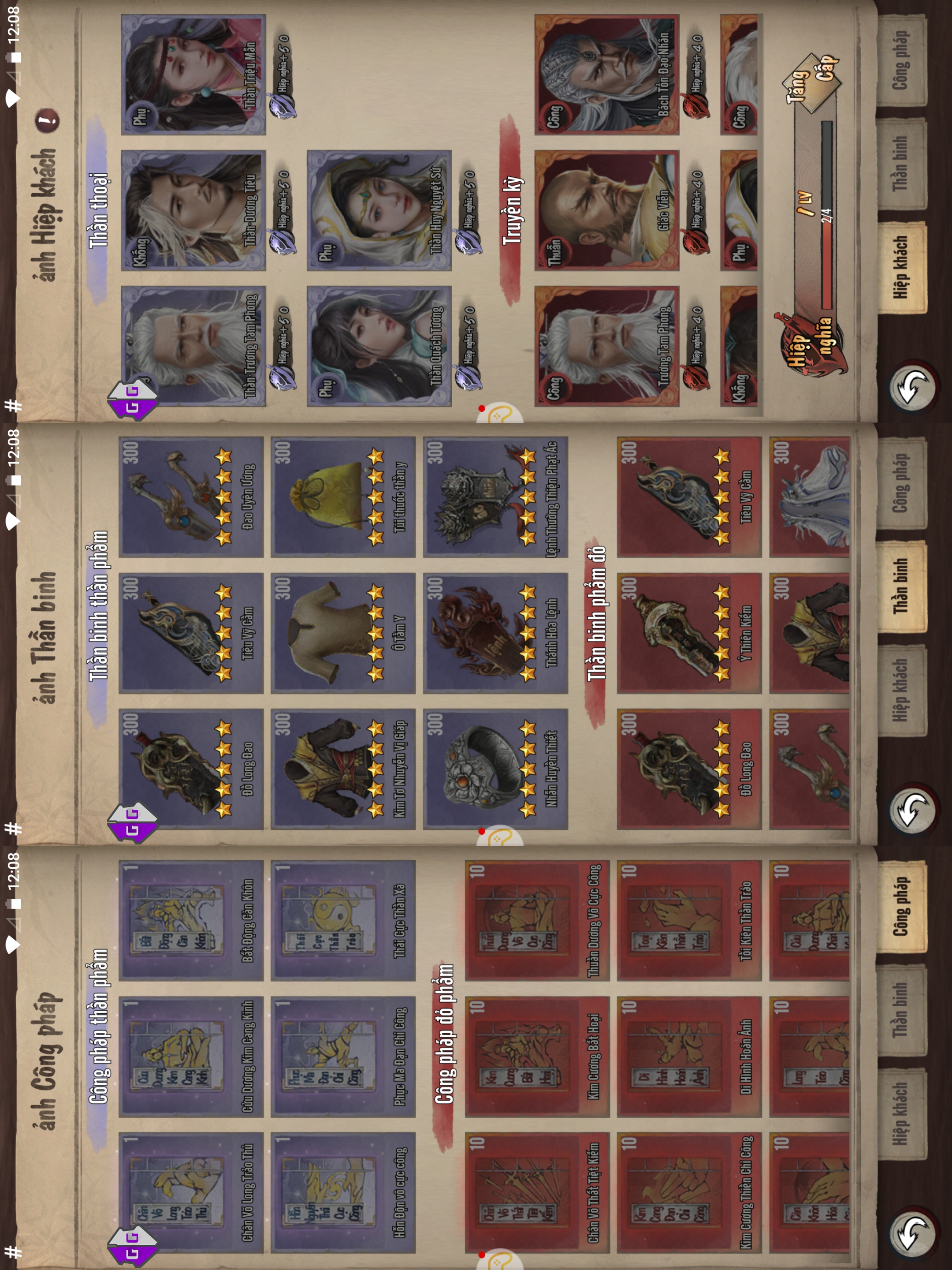Choose the Thần Dương Tiêu hero card
Image resolution: width=952 pixels, height=1270 pixels.
pos(193,210)
